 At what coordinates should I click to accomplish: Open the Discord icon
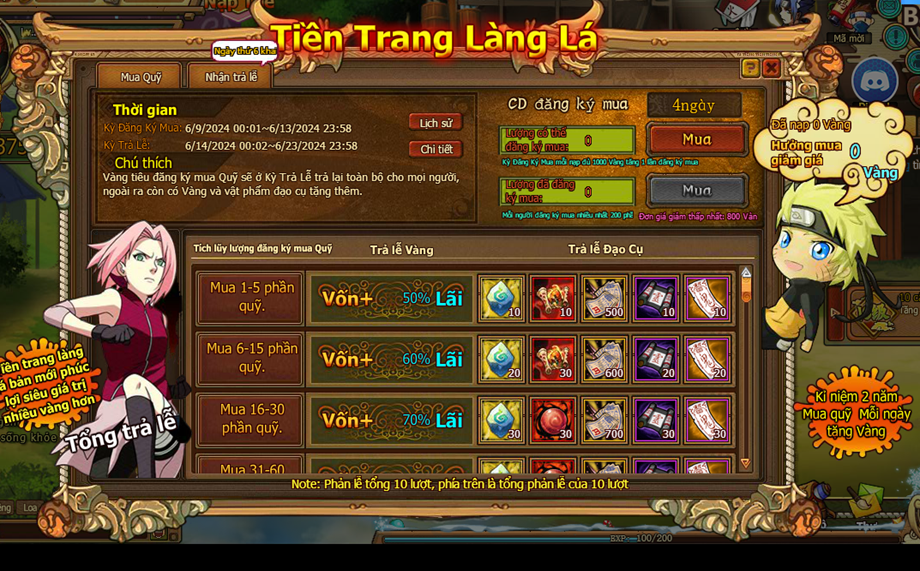point(874,80)
